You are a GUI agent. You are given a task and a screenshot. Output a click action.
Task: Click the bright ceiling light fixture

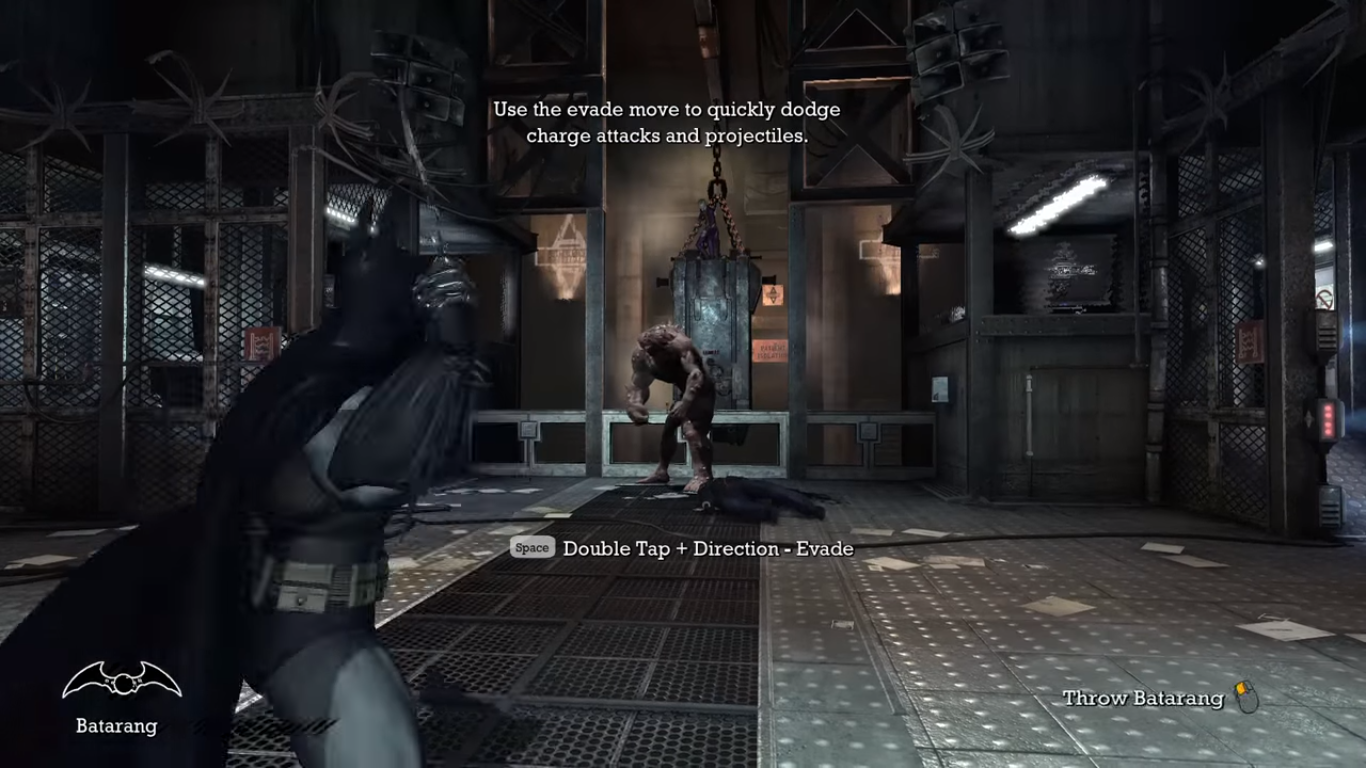coord(1055,200)
